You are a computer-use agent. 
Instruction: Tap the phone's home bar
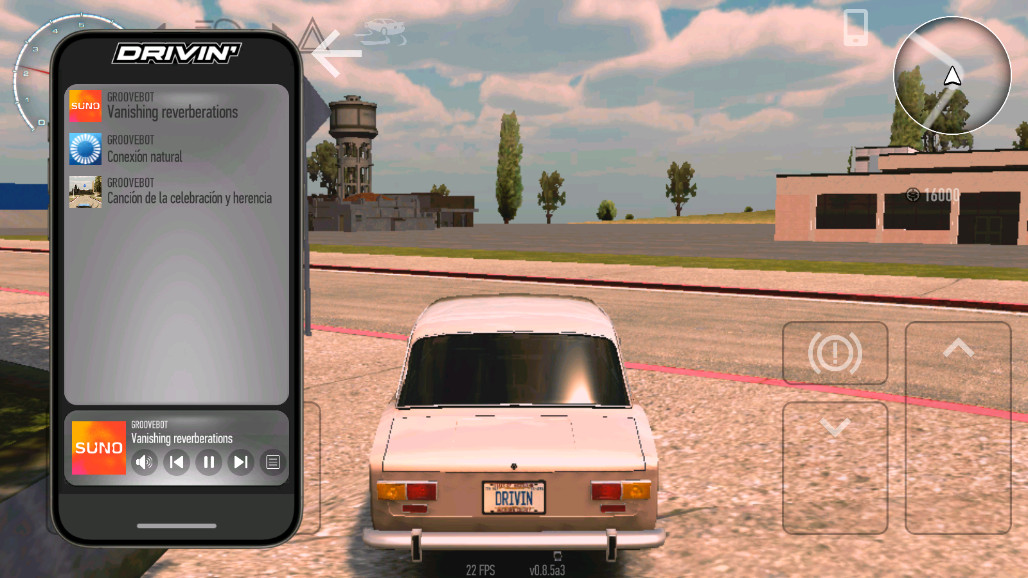pos(176,525)
